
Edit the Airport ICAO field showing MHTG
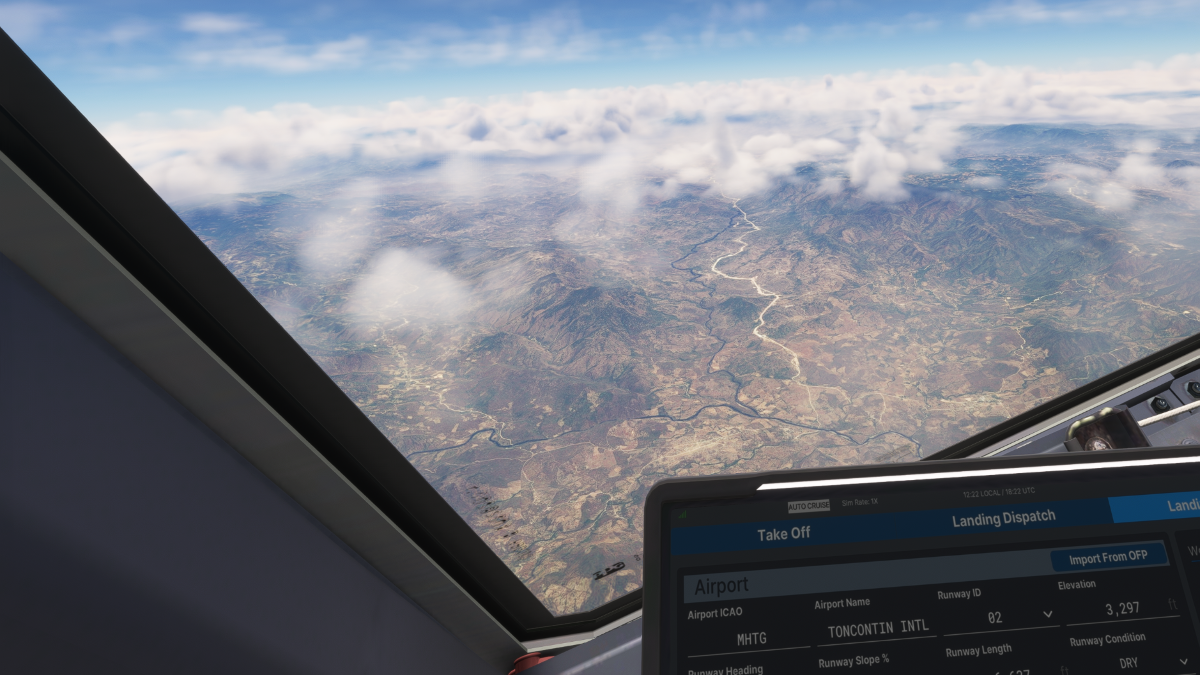click(750, 637)
